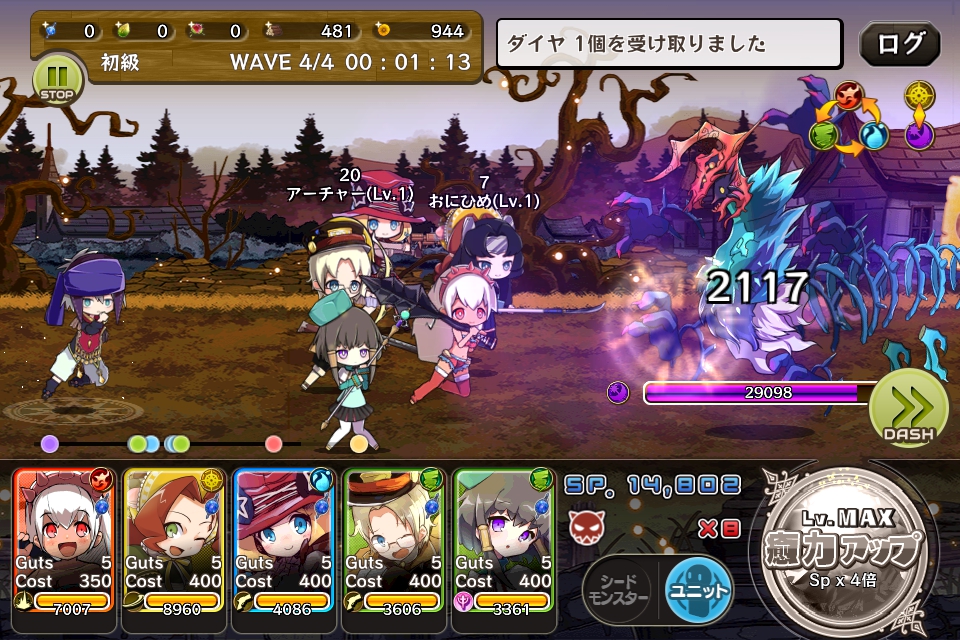
Task: Switch to the ユニット tab
Action: [699, 590]
